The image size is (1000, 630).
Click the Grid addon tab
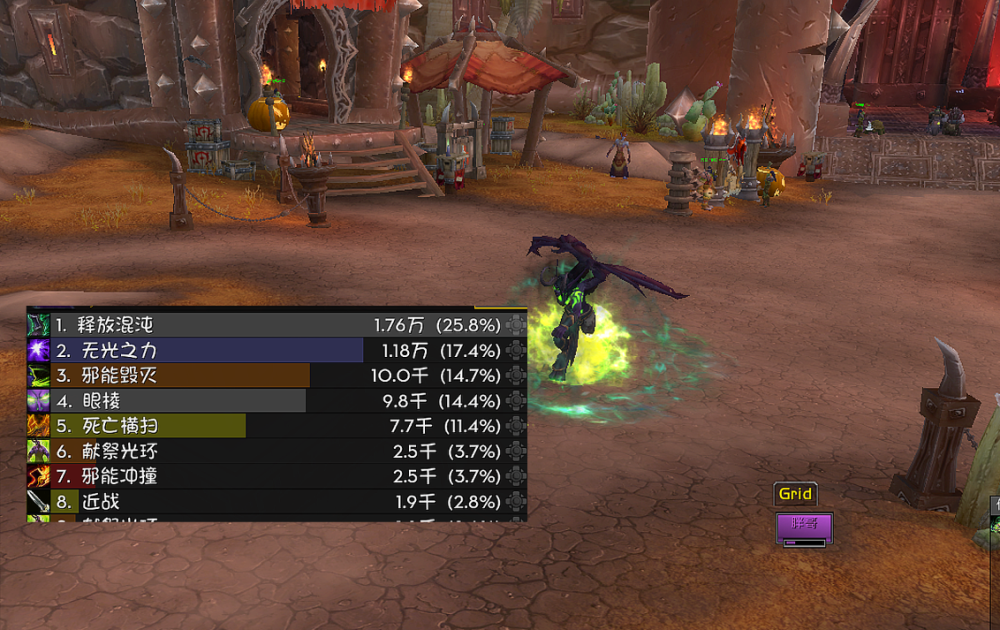(796, 494)
